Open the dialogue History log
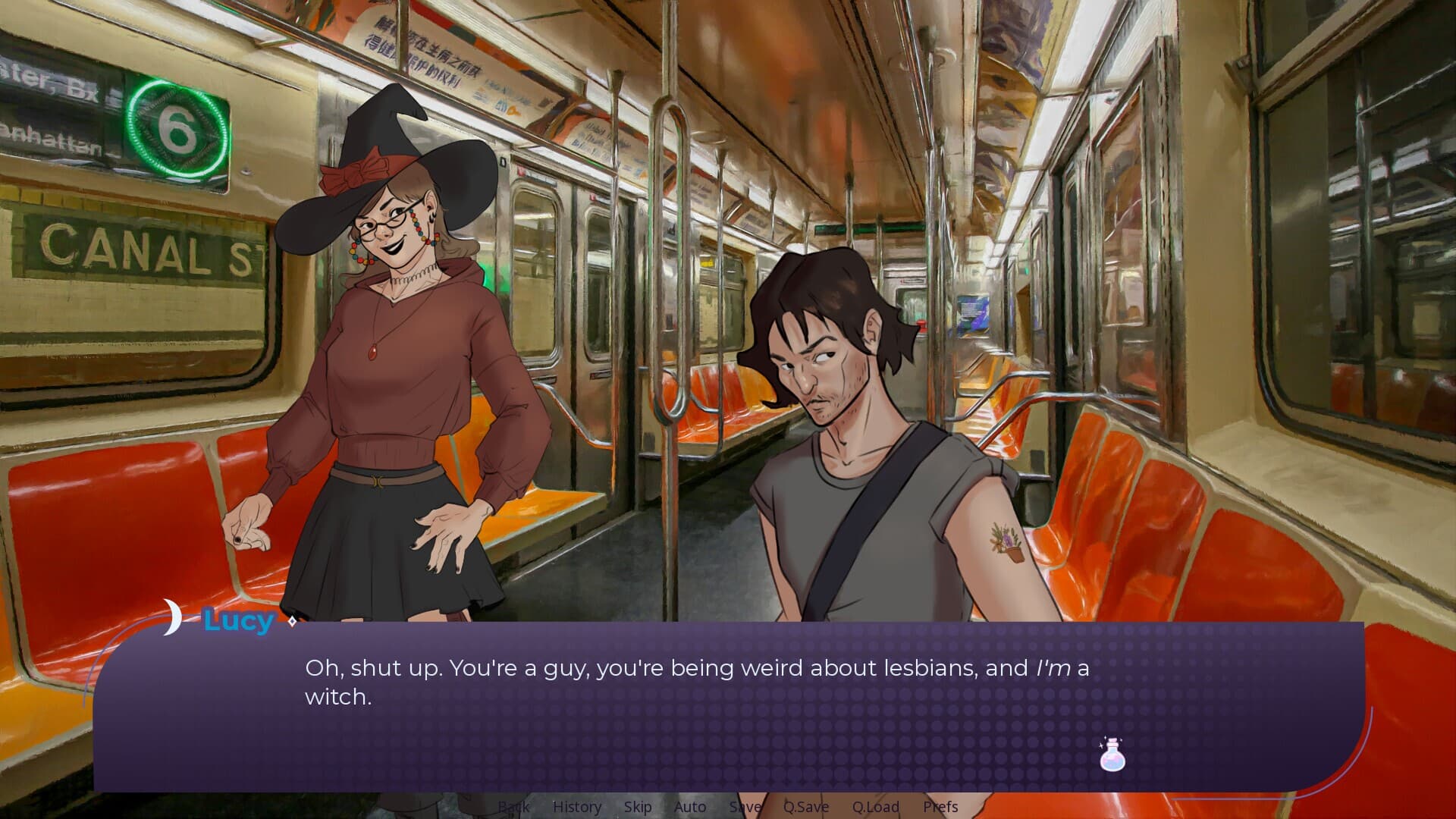Screen dimensions: 1456x819 (x=577, y=807)
